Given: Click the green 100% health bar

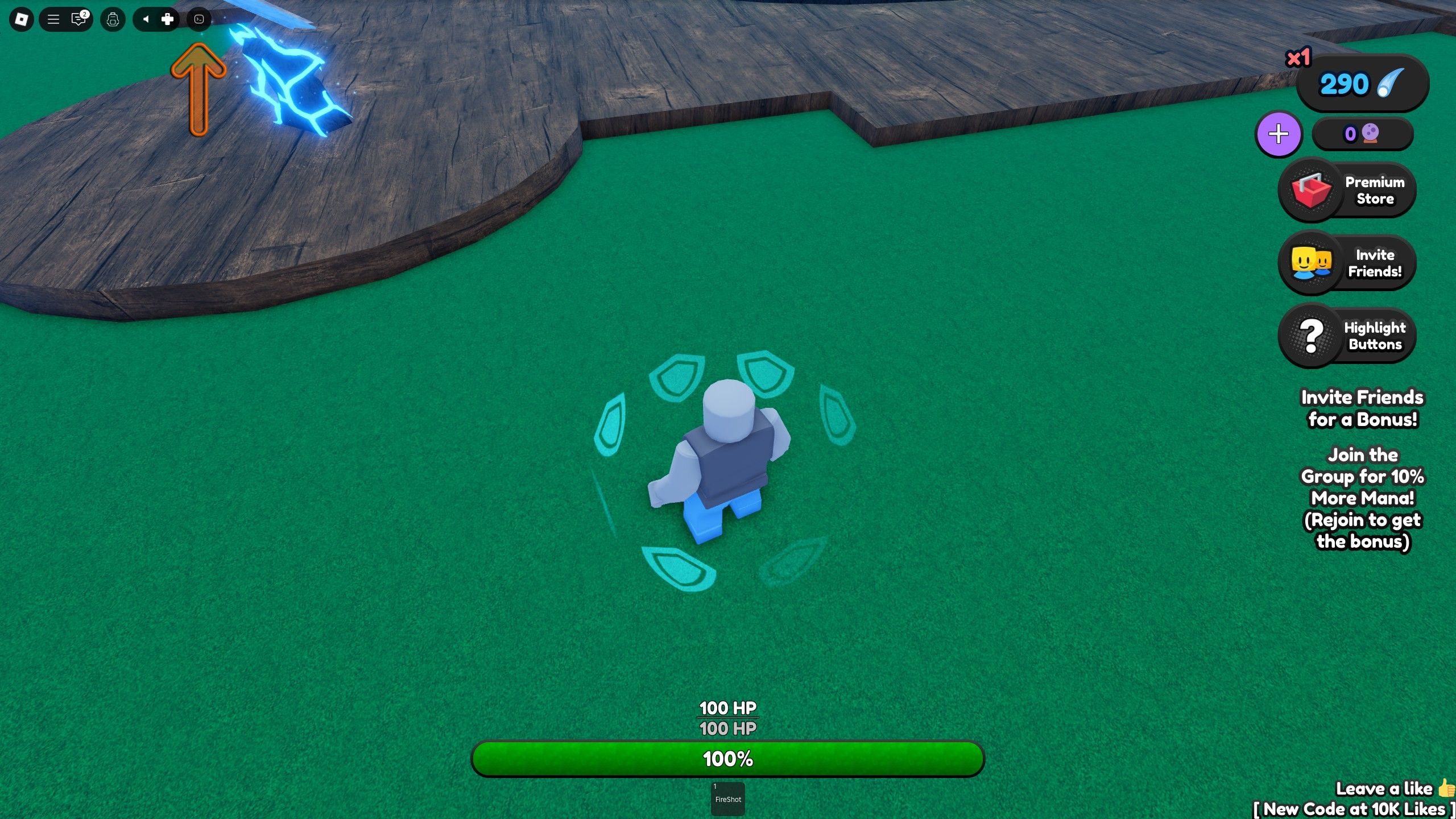Looking at the screenshot, I should point(728,758).
